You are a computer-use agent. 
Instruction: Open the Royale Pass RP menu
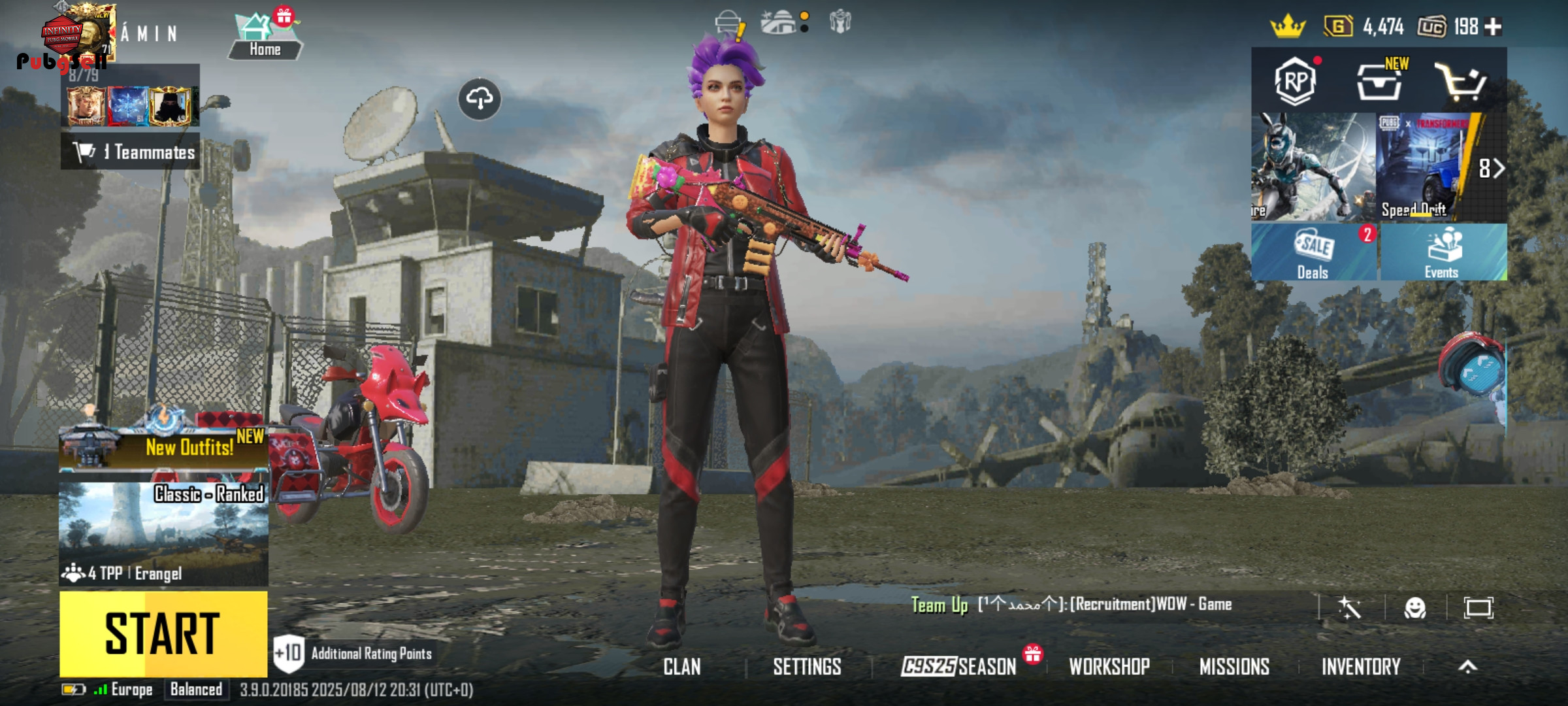pos(1295,81)
